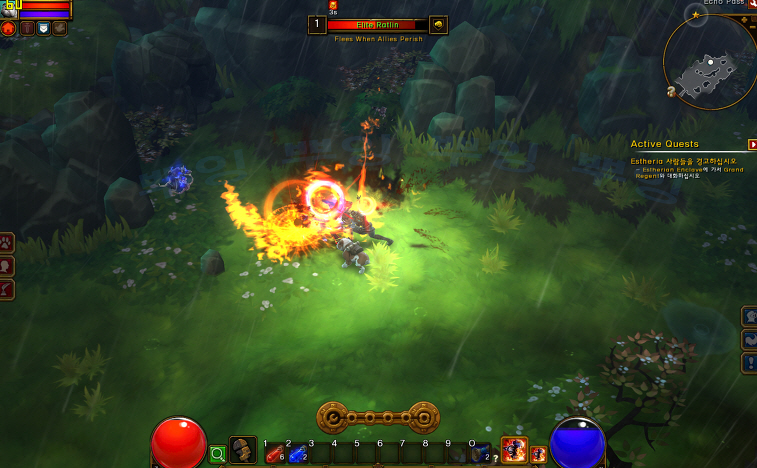Use the scroll item in hotbar slot 0
This screenshot has height=468, width=757.
[481, 455]
